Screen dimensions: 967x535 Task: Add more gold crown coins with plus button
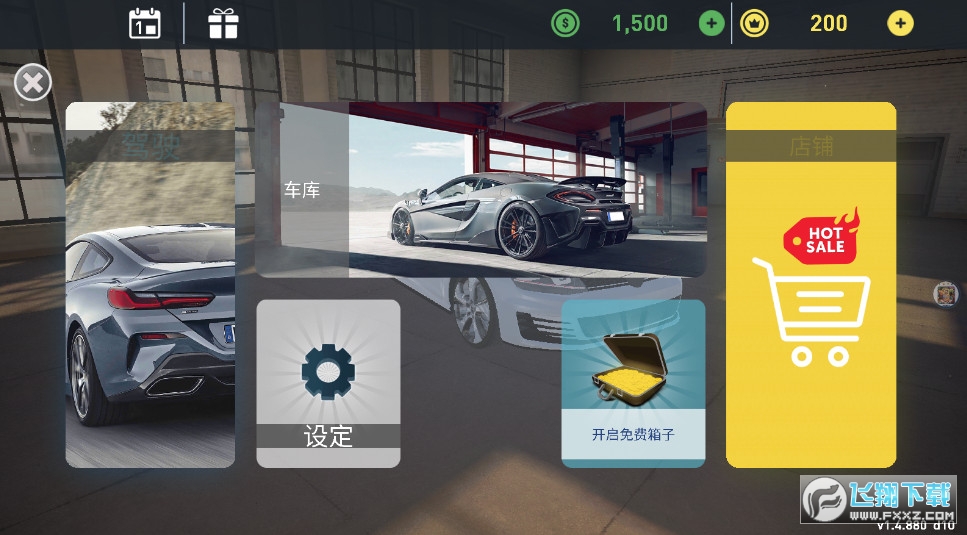(x=900, y=23)
